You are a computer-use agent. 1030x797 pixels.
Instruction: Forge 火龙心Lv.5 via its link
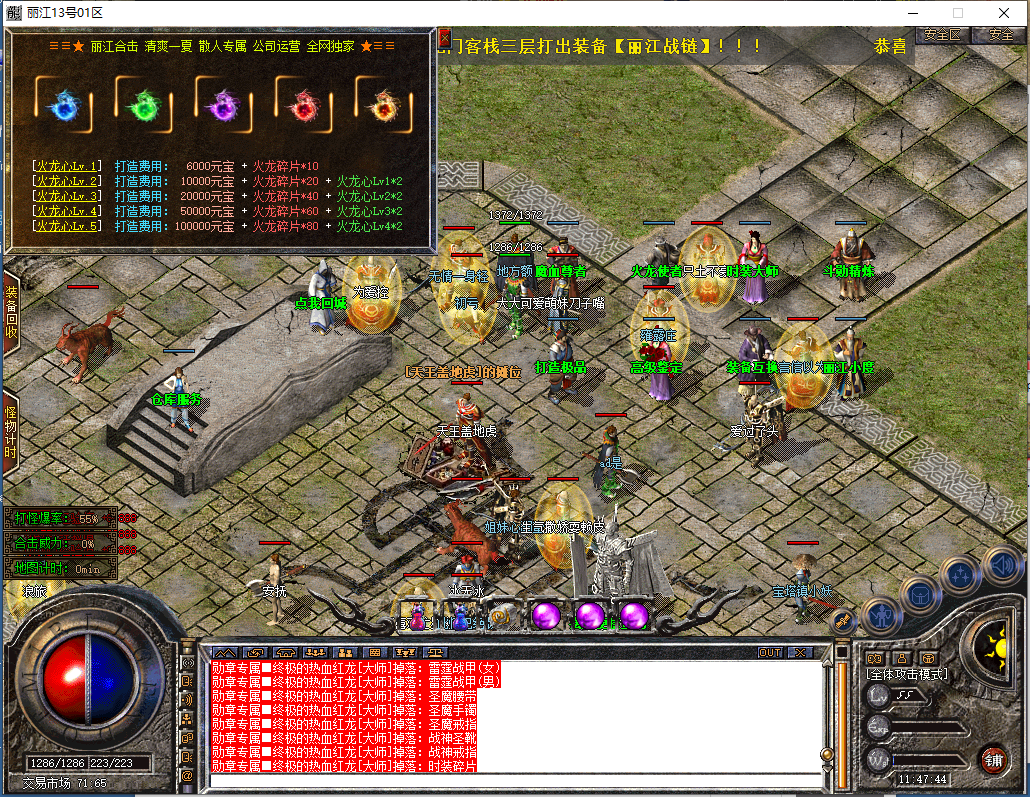coord(68,226)
